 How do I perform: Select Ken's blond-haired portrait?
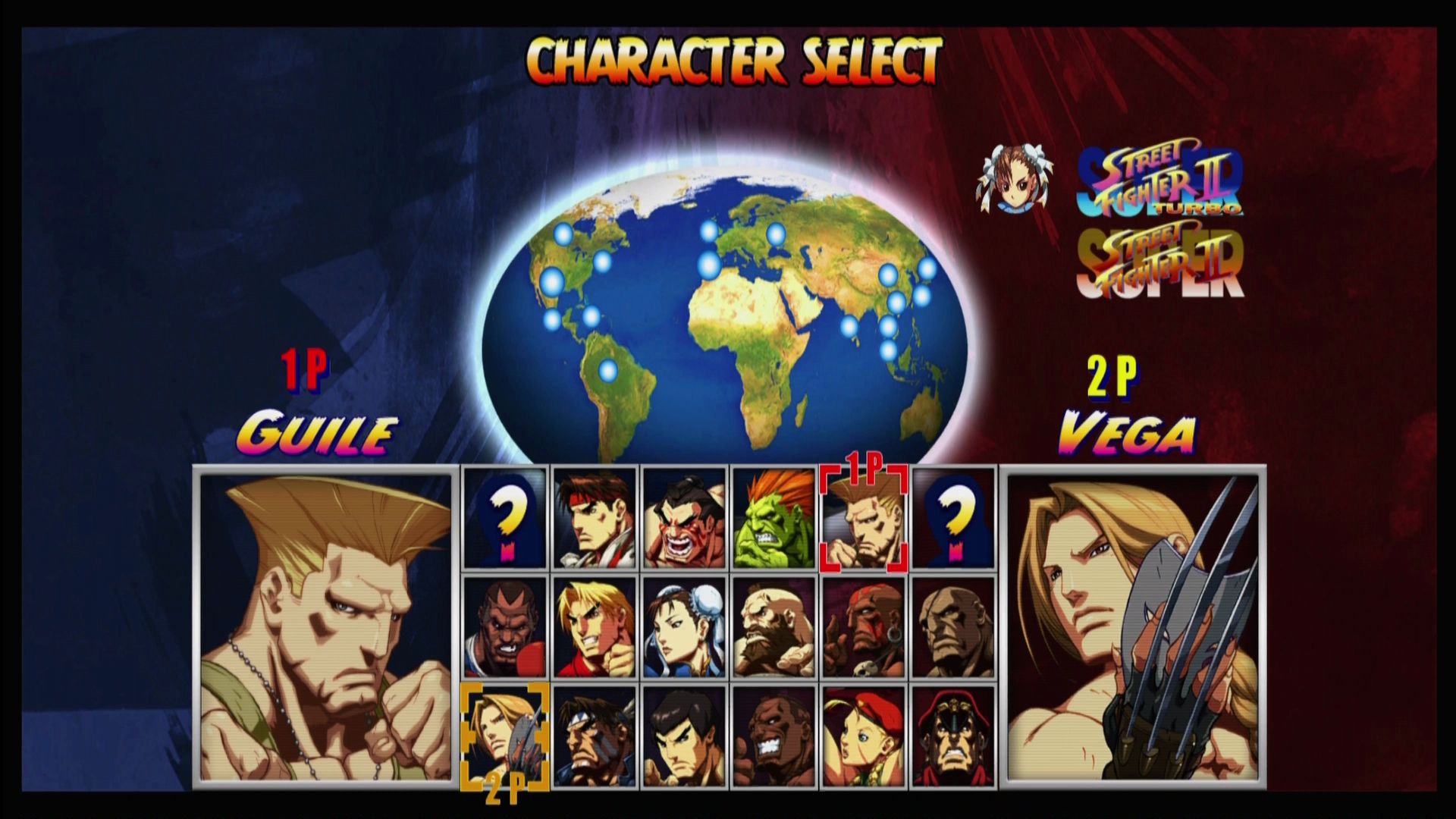coord(595,627)
